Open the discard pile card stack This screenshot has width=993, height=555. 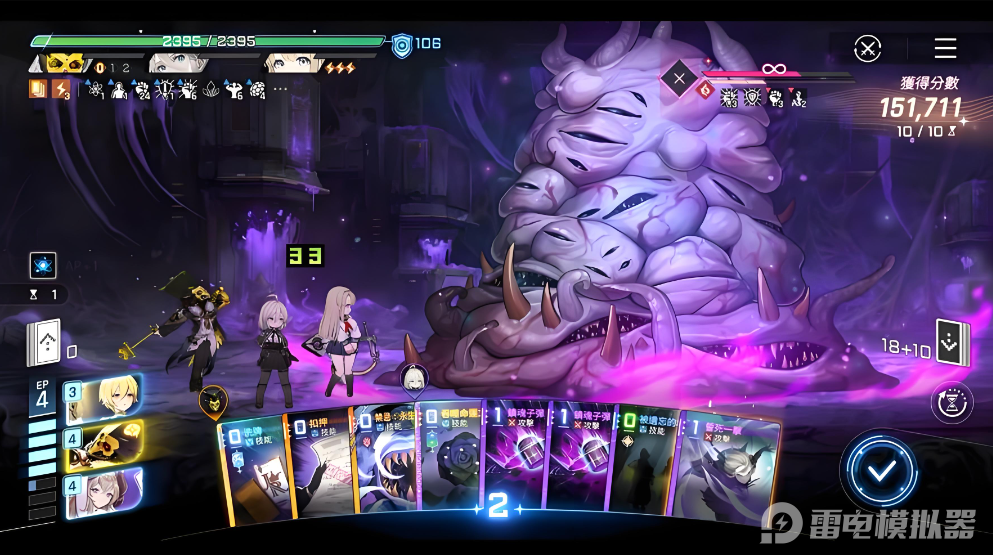click(x=45, y=345)
